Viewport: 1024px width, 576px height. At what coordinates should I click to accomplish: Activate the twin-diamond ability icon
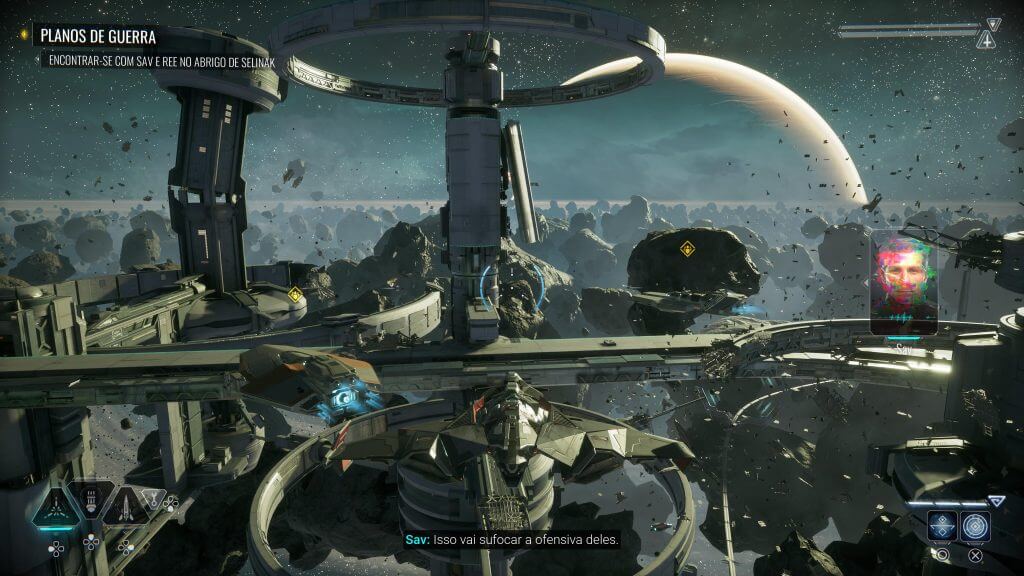pos(942,526)
